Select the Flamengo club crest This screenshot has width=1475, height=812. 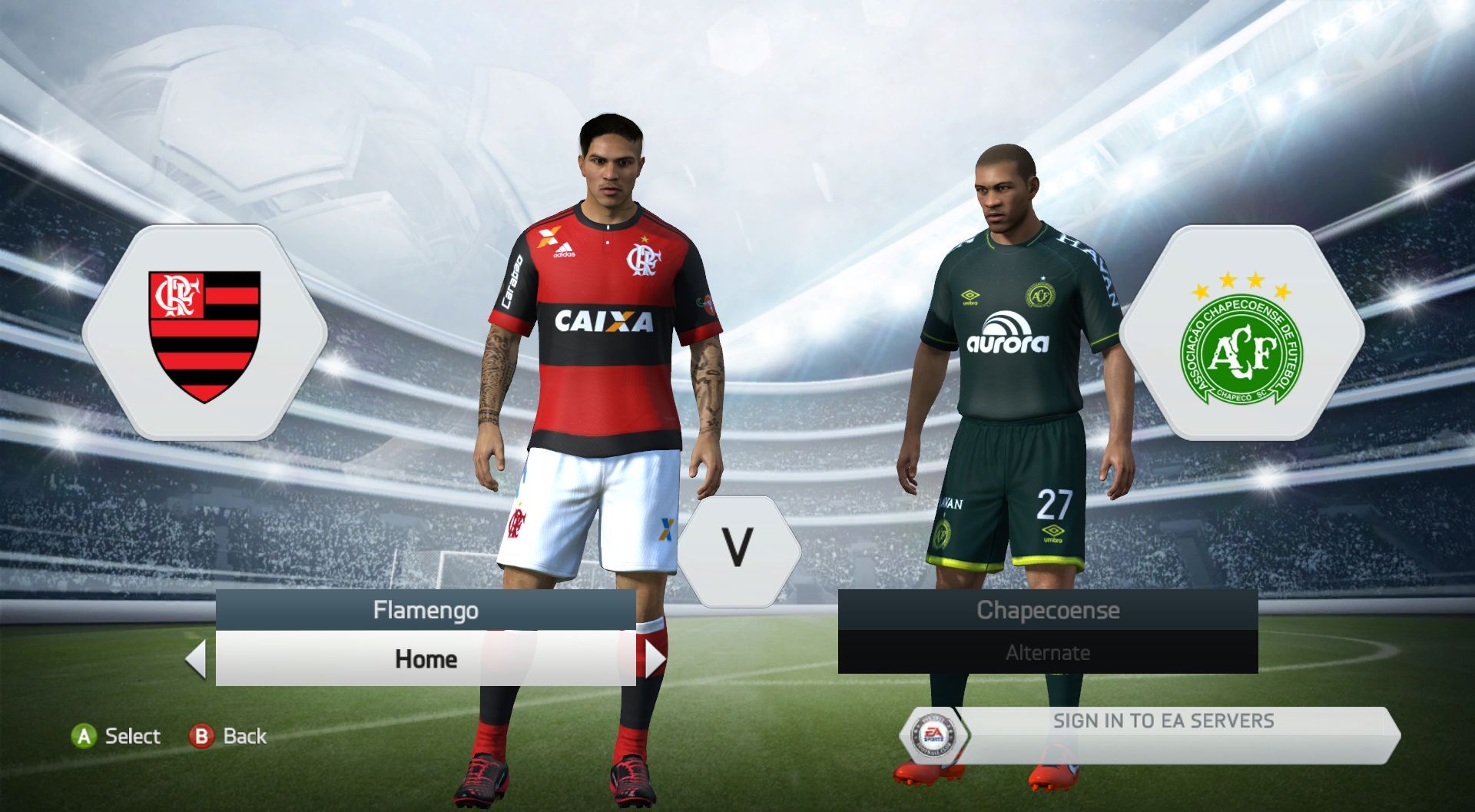204,334
